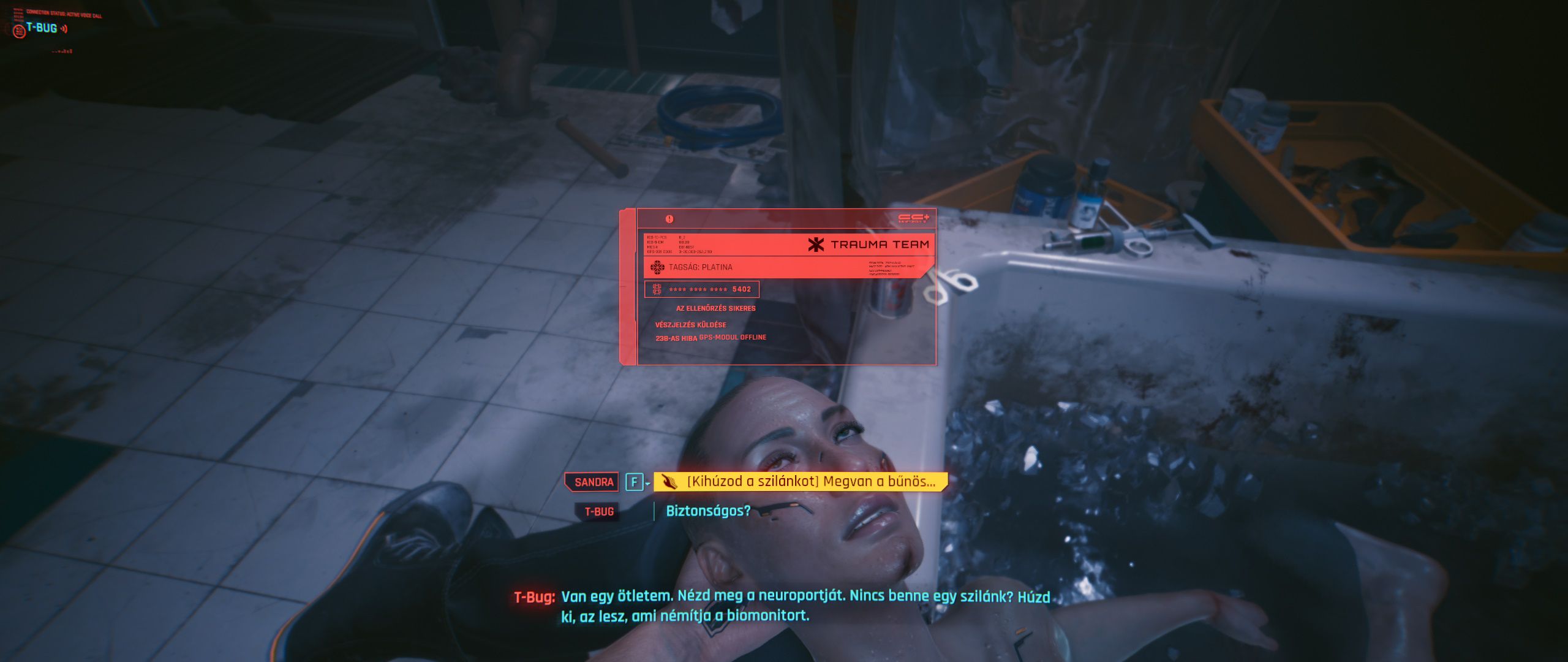The width and height of the screenshot is (1568, 662).
Task: Select the exclamation alert icon on the card
Action: (668, 219)
